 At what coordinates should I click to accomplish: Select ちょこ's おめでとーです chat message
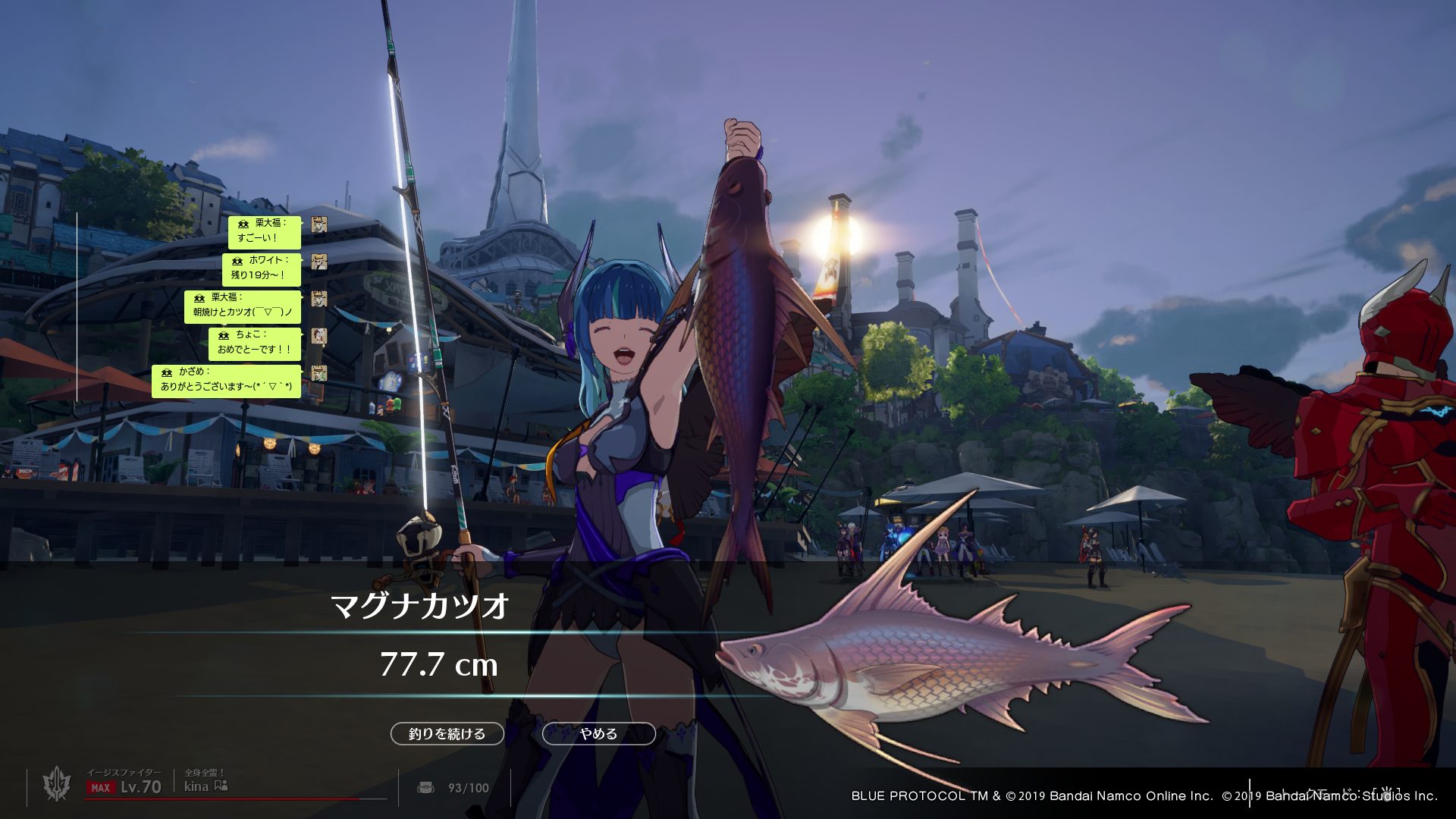254,343
